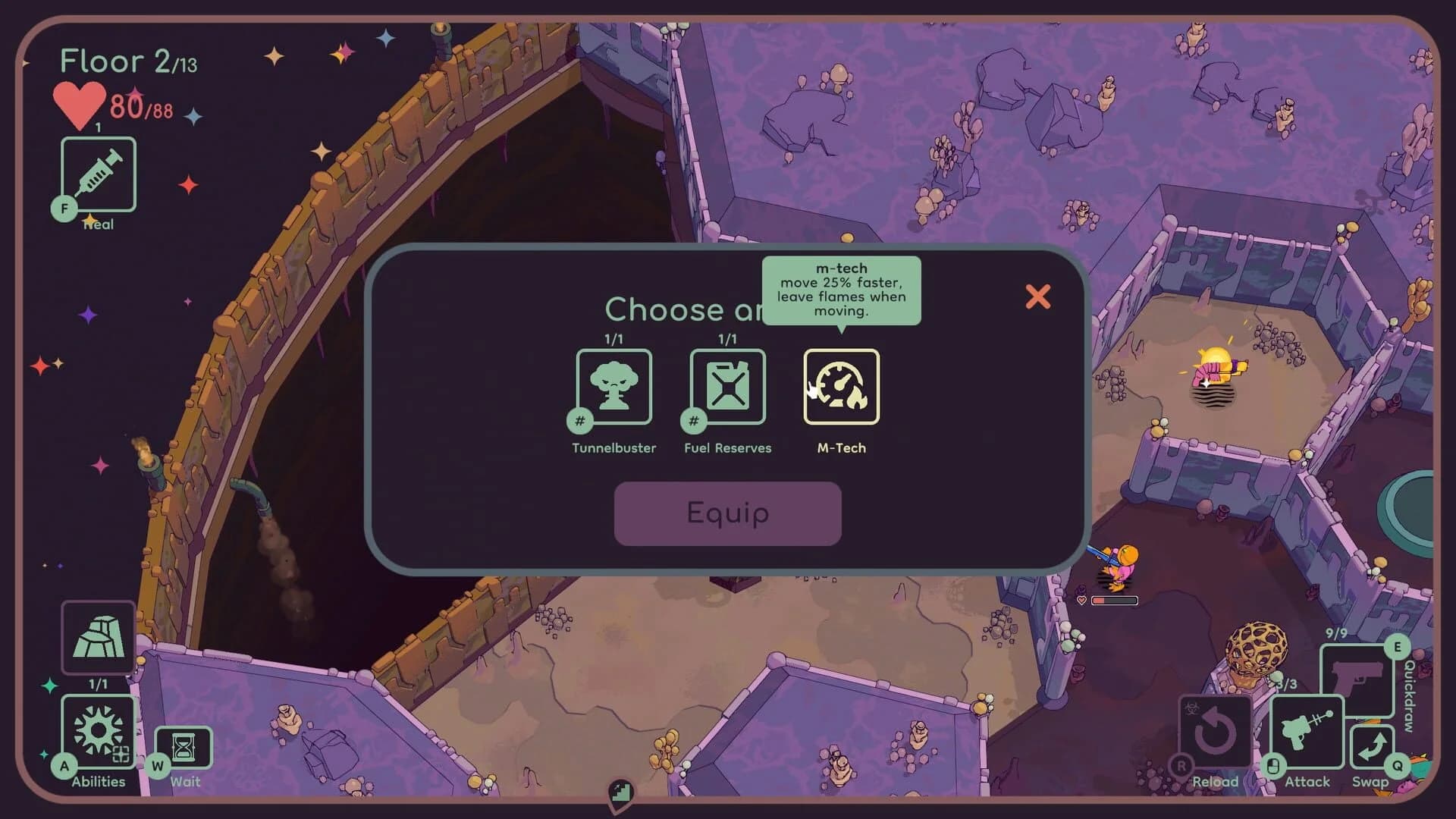This screenshot has width=1456, height=819.
Task: Click the Heal syringe icon
Action: click(98, 174)
